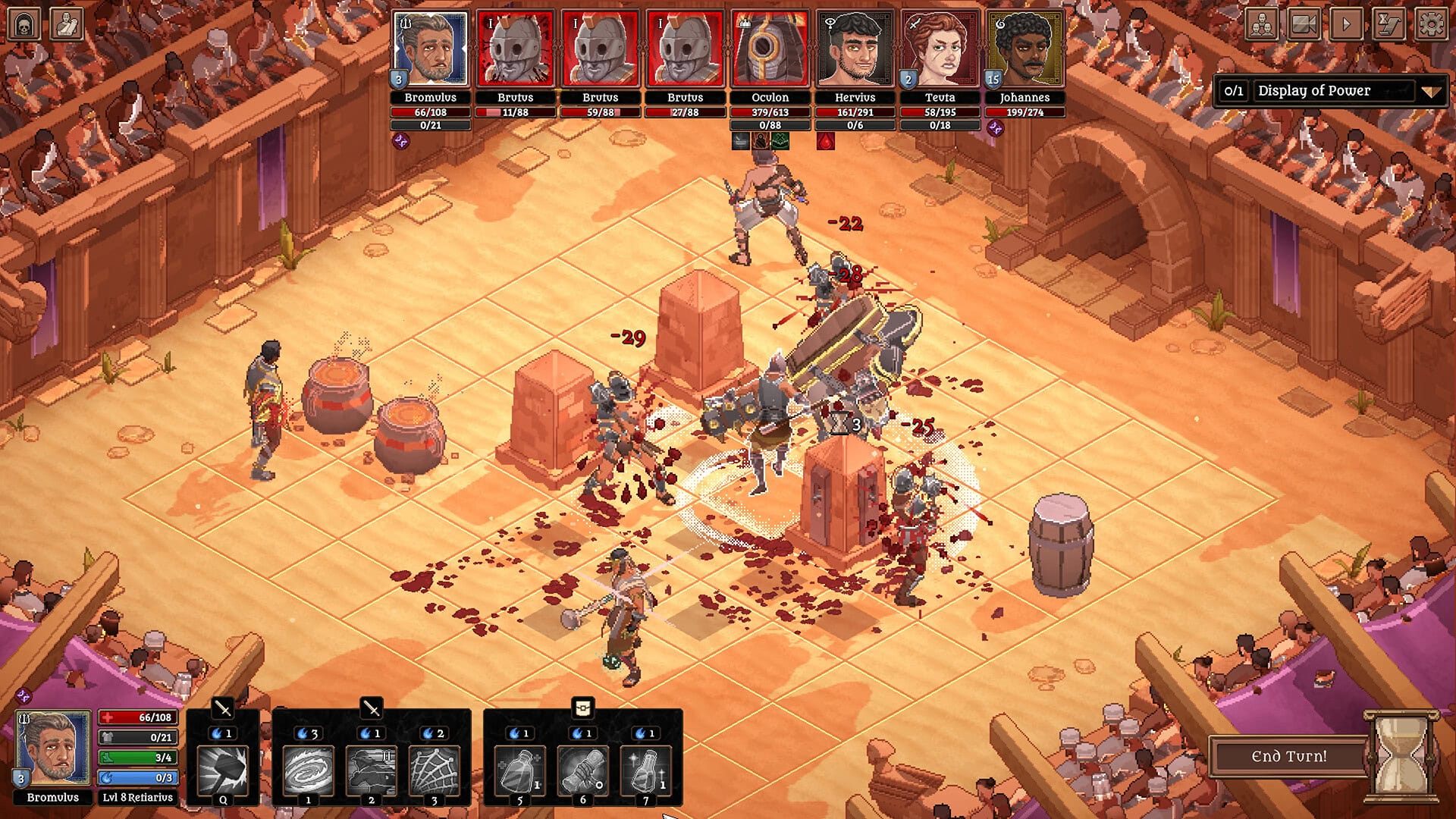Open the party roster icon
The image size is (1456, 819).
click(x=1262, y=25)
